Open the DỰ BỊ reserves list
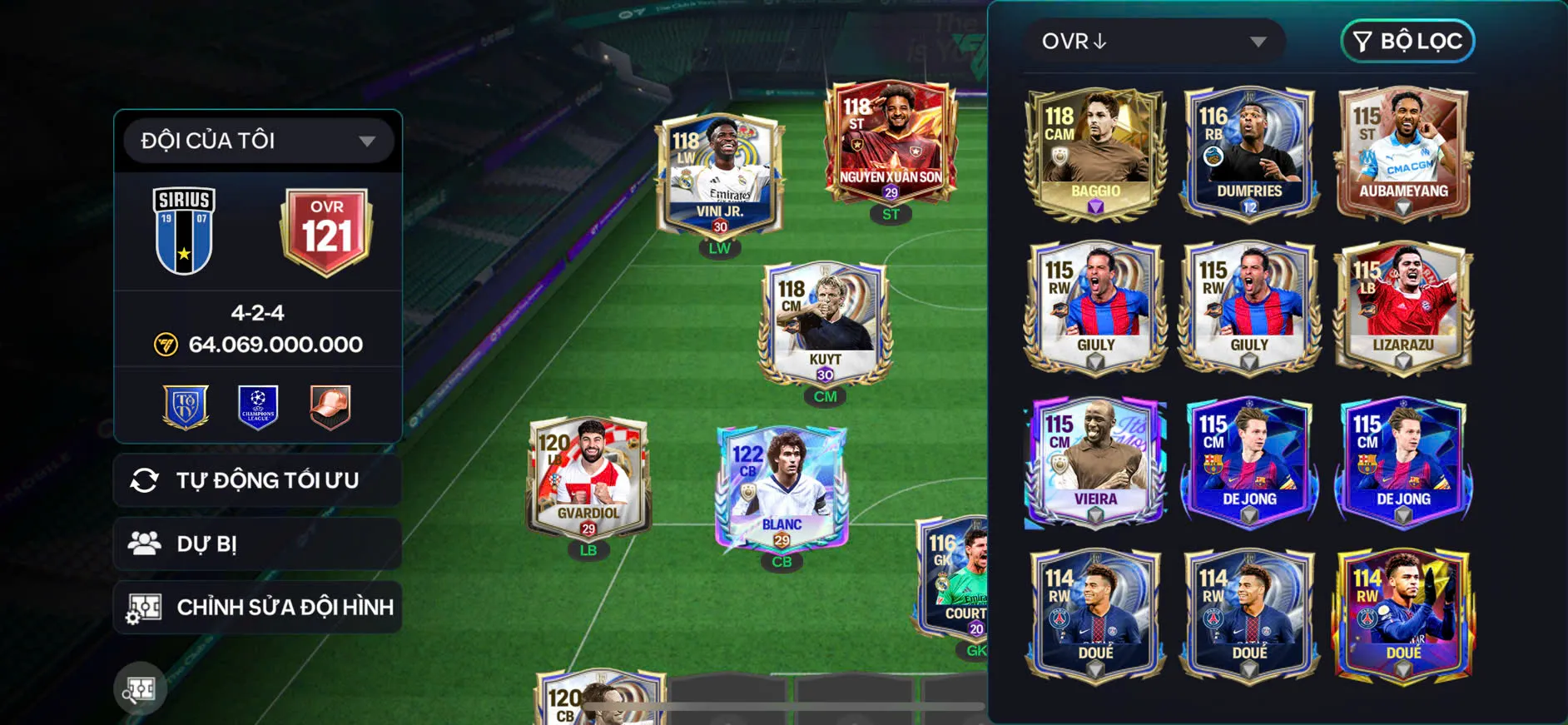This screenshot has width=1568, height=725. click(257, 544)
